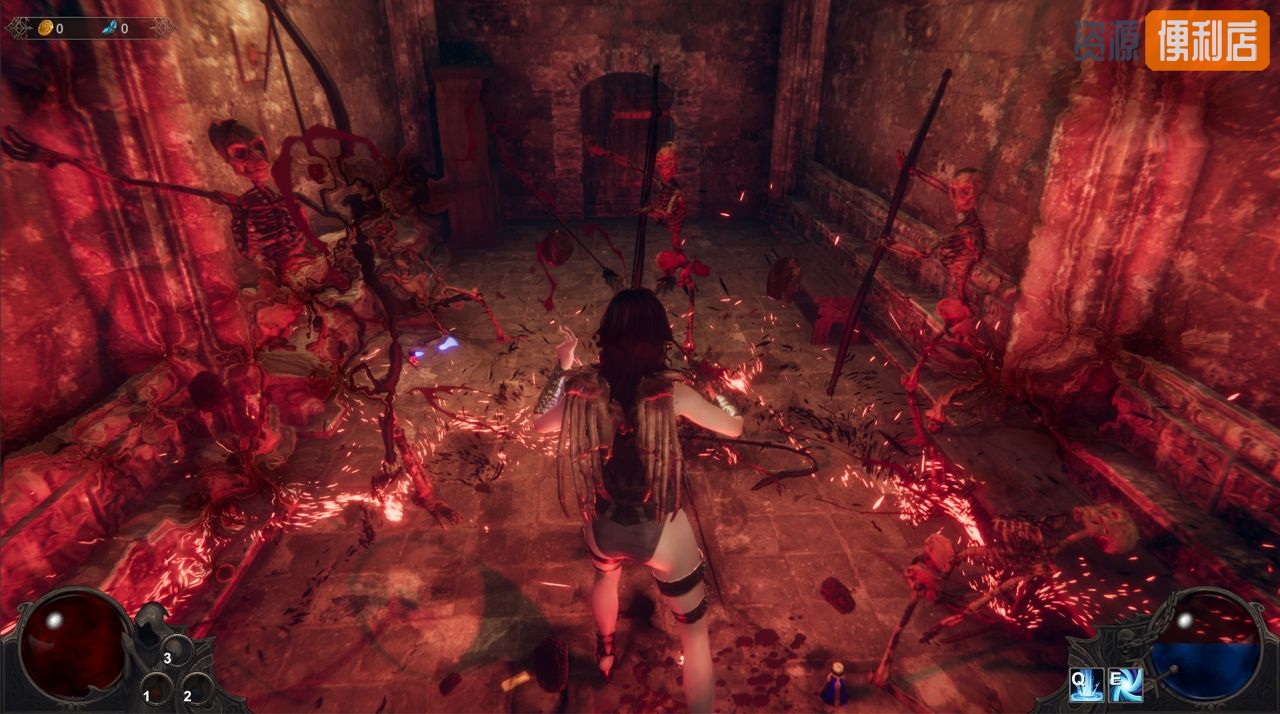Activate the E blue vortex skill
This screenshot has height=714, width=1280.
pyautogui.click(x=1126, y=684)
